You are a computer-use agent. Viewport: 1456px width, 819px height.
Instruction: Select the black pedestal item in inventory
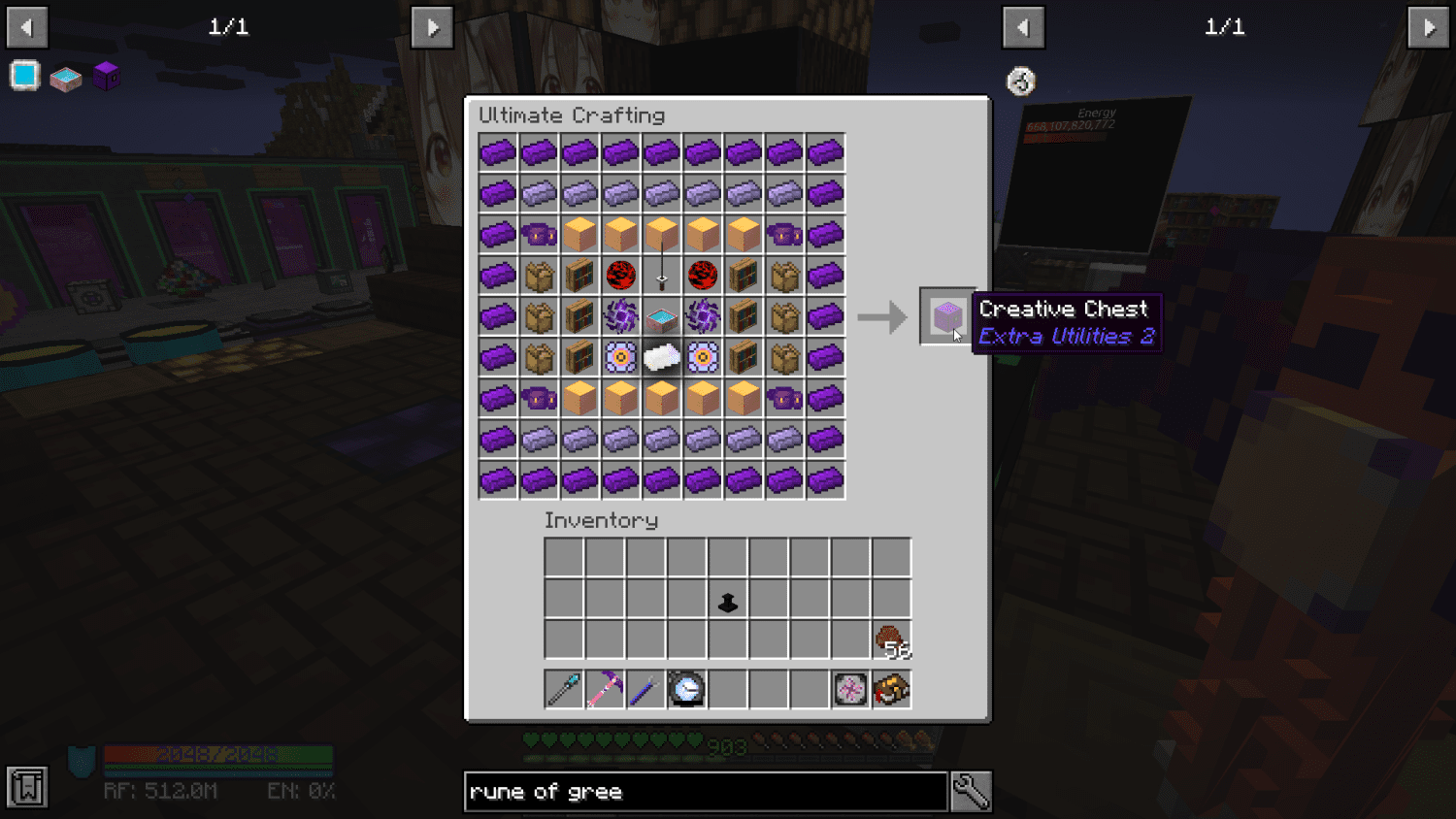click(727, 603)
